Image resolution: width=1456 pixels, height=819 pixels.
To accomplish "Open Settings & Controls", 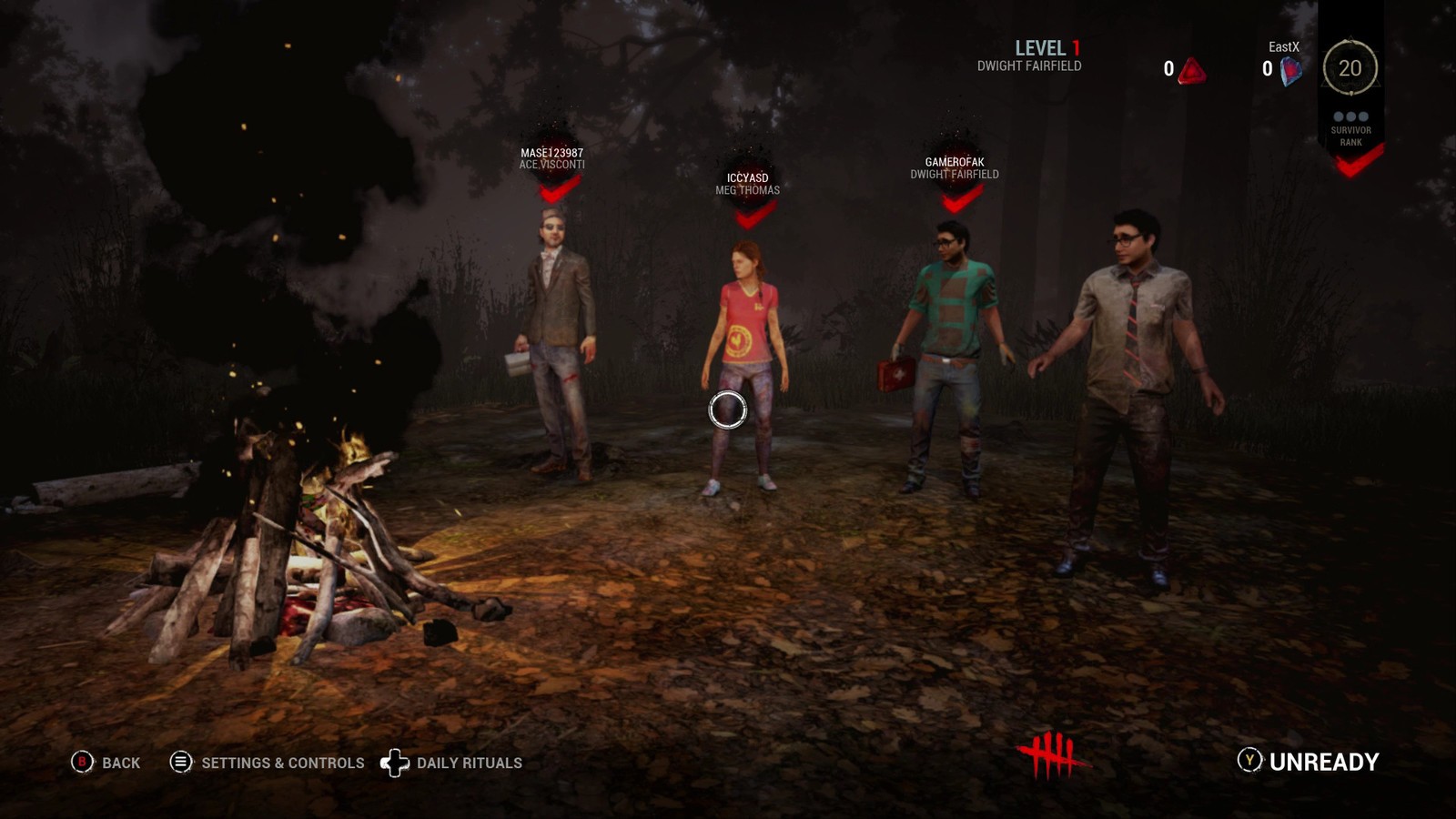I will [268, 763].
